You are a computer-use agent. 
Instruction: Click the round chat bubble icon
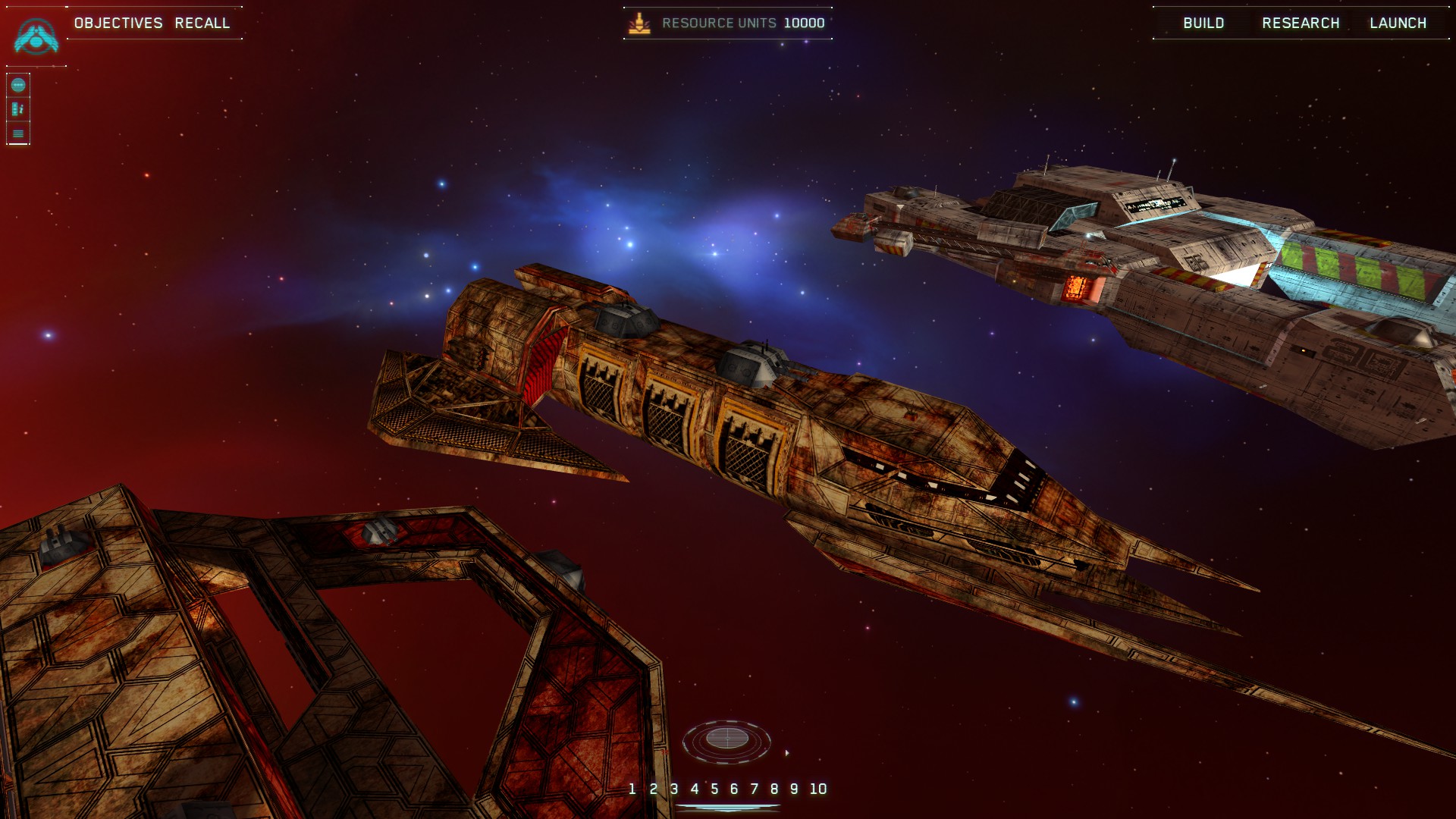click(18, 85)
